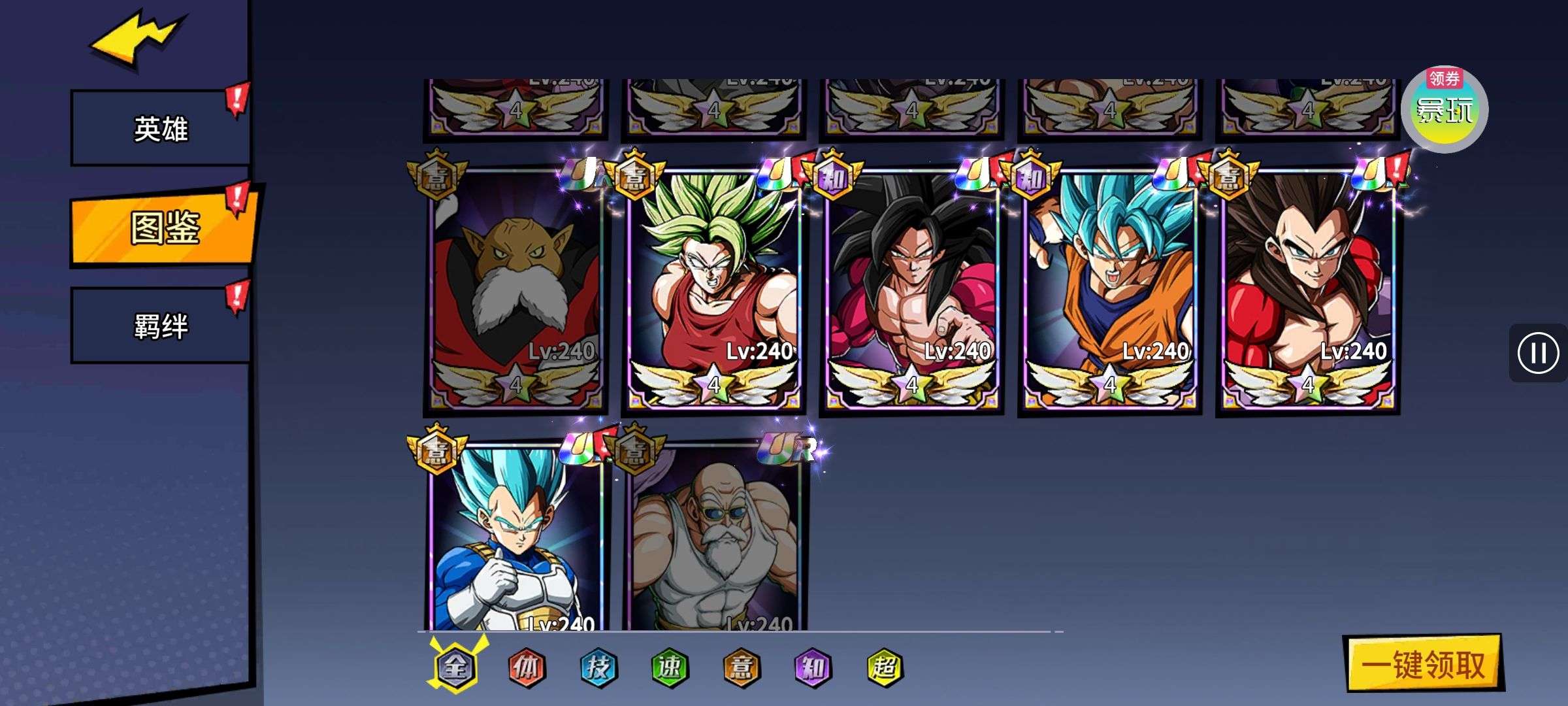Tap the floating pause overlay button

(x=1537, y=353)
